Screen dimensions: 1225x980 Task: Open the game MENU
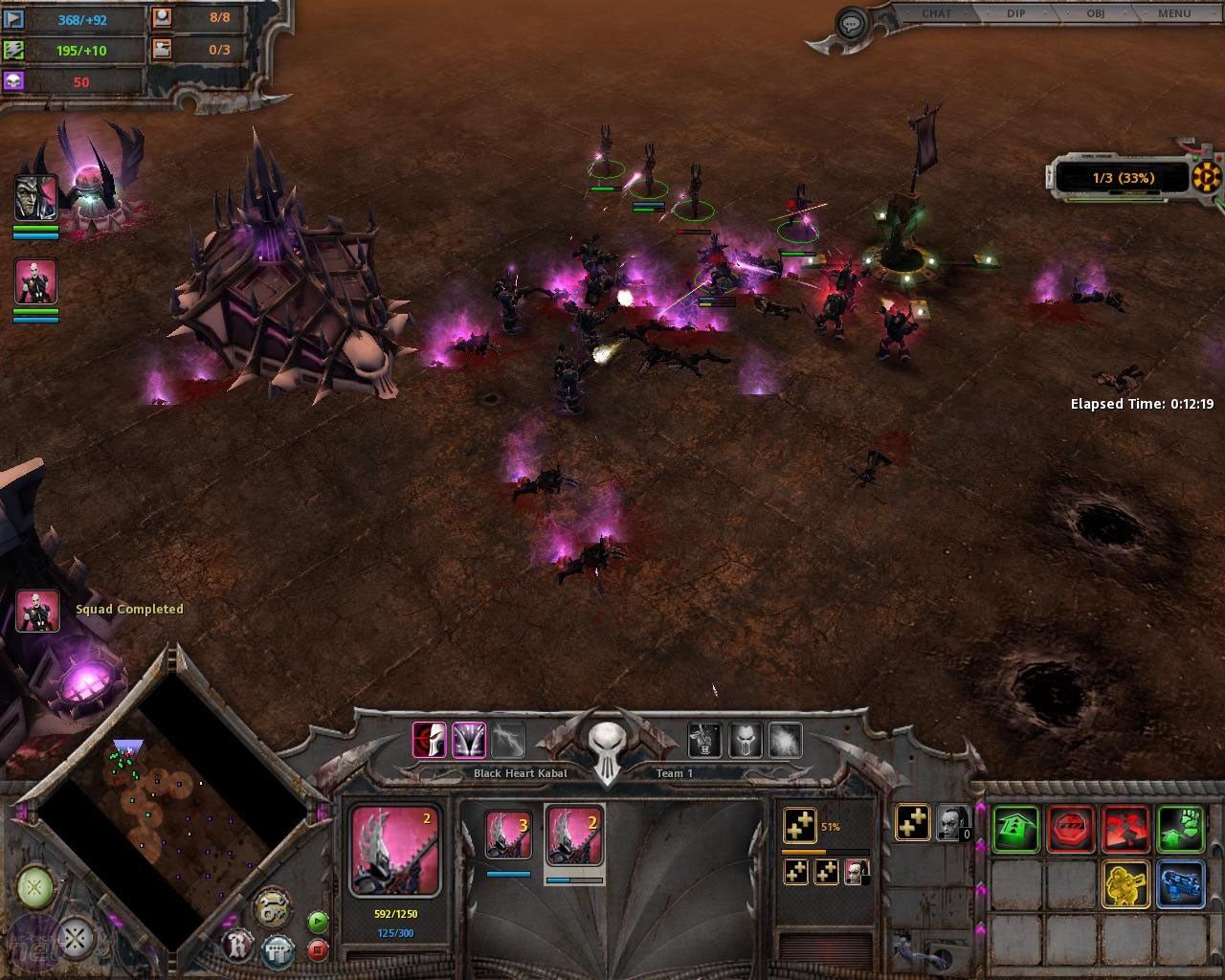tap(1173, 13)
